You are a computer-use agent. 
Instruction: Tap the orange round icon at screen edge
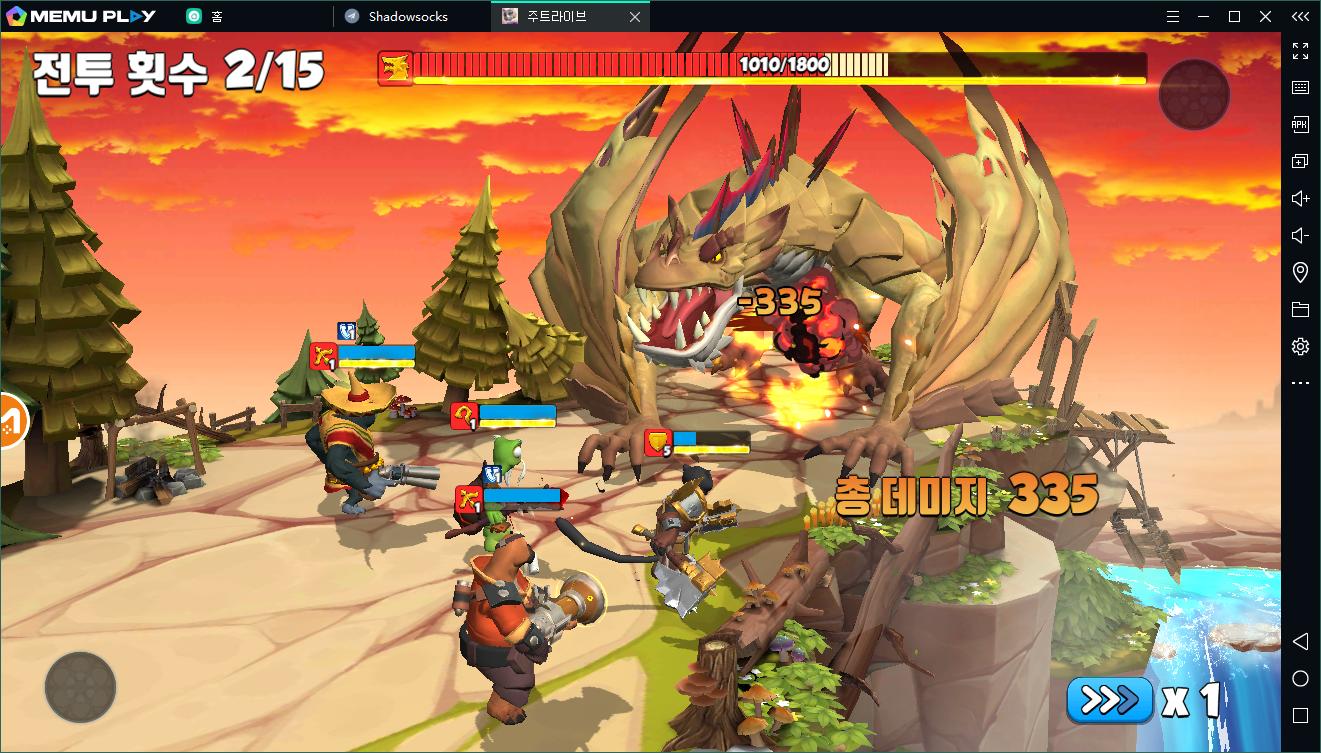(x=12, y=421)
